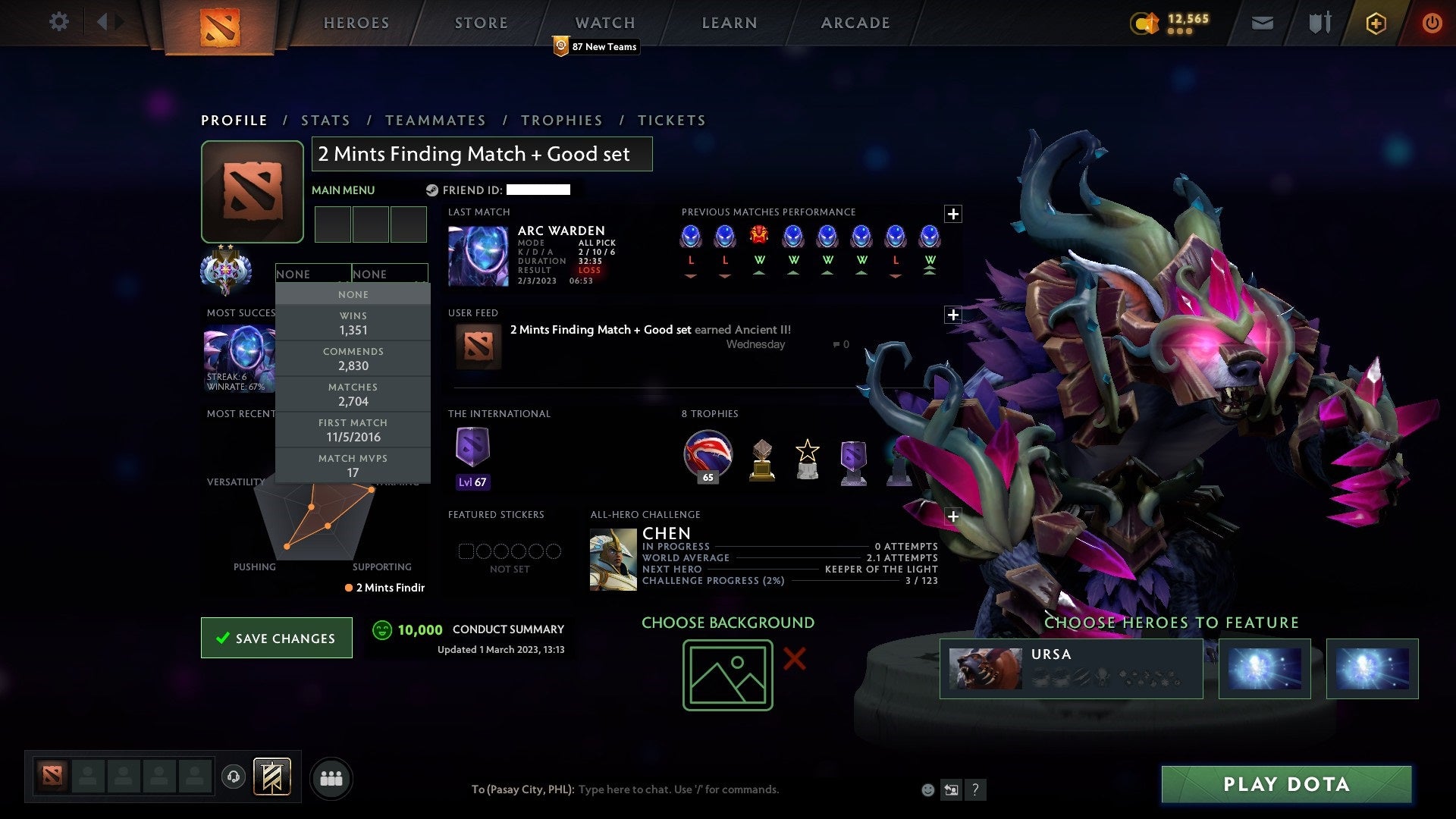Image resolution: width=1456 pixels, height=819 pixels.
Task: Open the mail notifications icon
Action: [1262, 22]
